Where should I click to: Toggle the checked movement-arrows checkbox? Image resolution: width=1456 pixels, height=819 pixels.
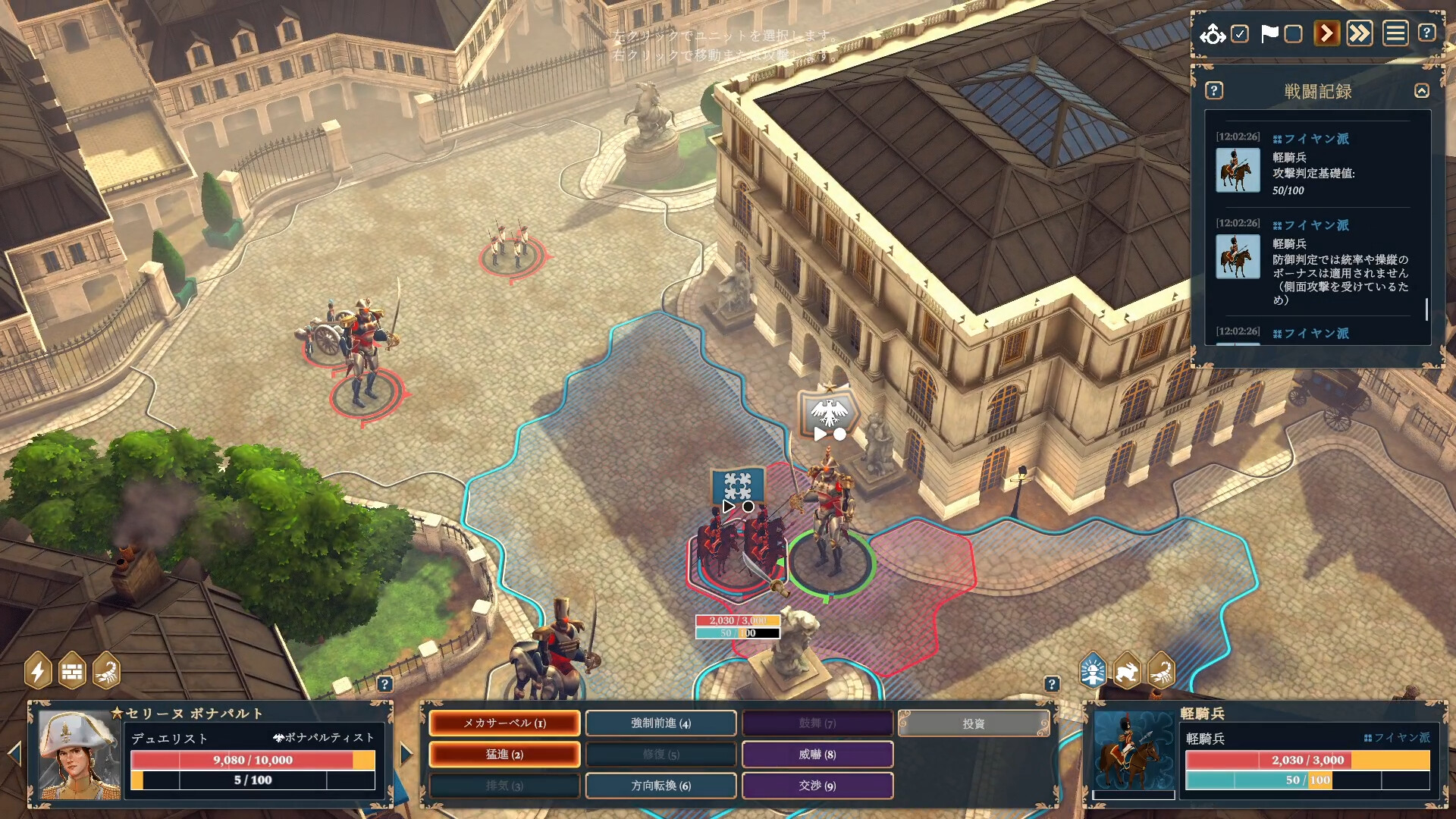[1240, 34]
